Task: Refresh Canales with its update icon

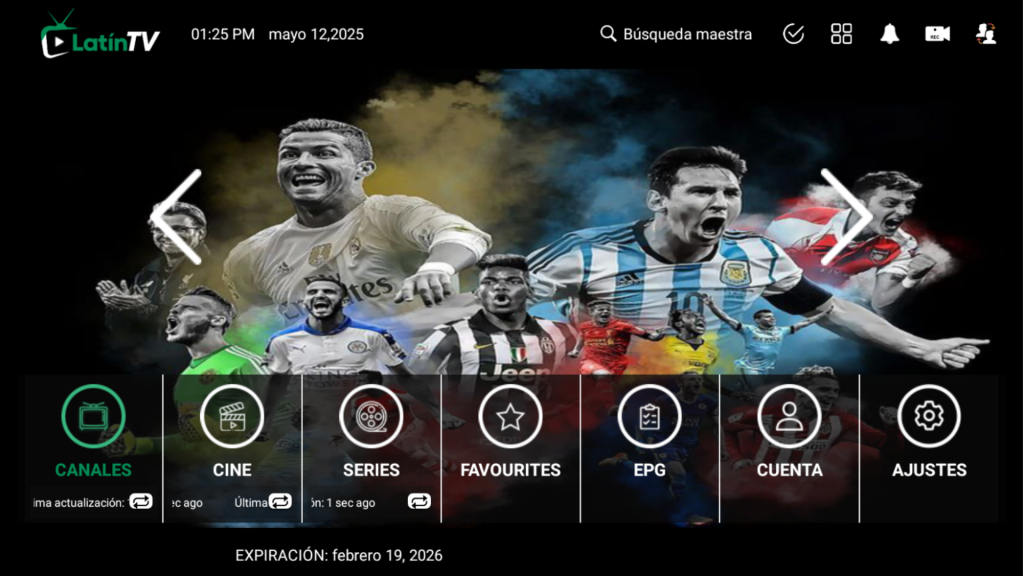Action: pos(141,502)
